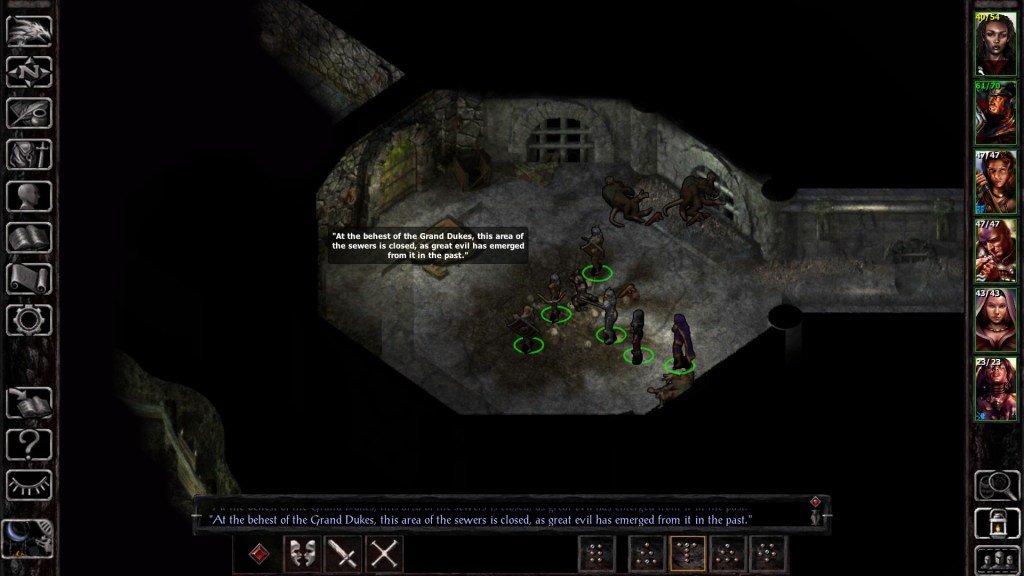This screenshot has height=576, width=1024.
Task: Select the party leader portrait with 40/54 HP
Action: (996, 45)
